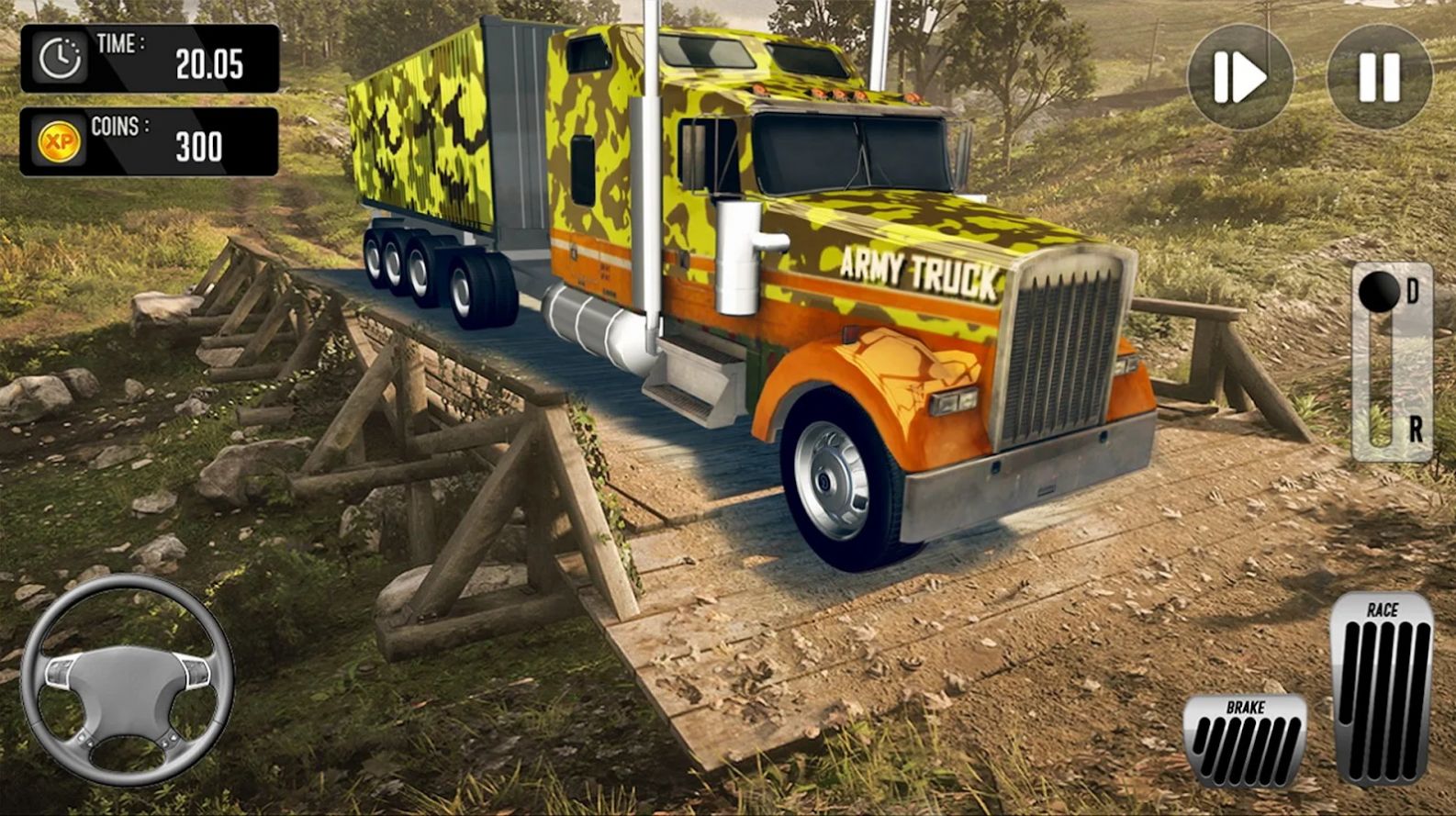The image size is (1456, 816).
Task: Tap the 20.05 timer reading
Action: pos(209,62)
